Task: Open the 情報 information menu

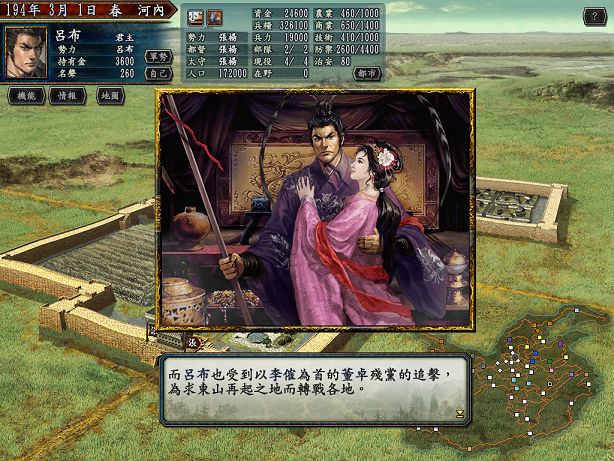Action: (x=67, y=96)
